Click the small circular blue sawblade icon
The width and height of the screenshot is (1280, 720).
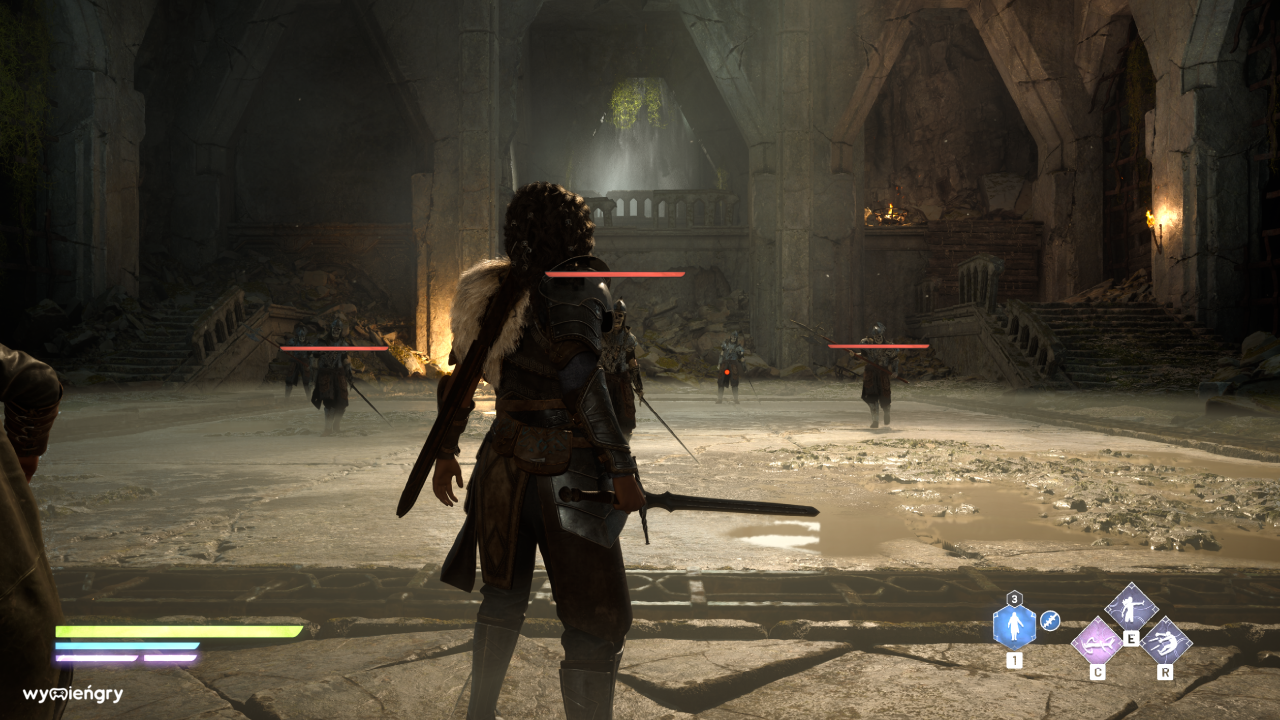pyautogui.click(x=1050, y=620)
